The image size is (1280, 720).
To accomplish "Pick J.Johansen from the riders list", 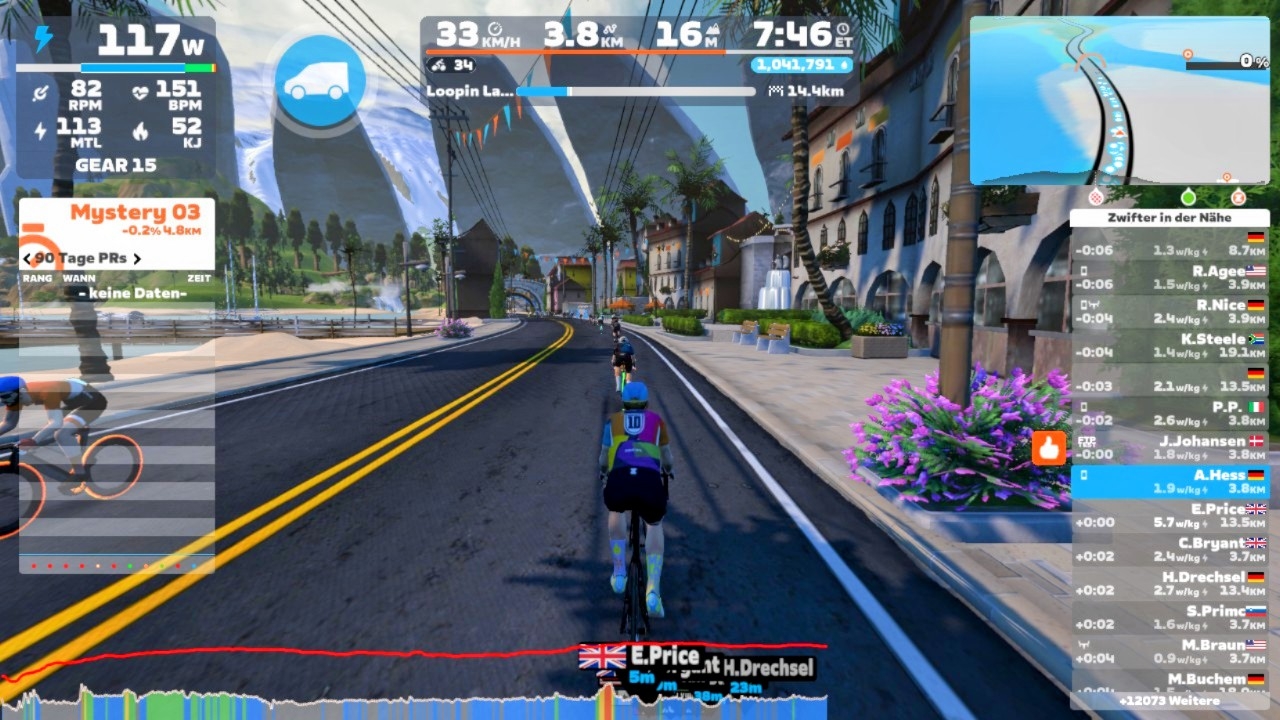I will [1169, 448].
